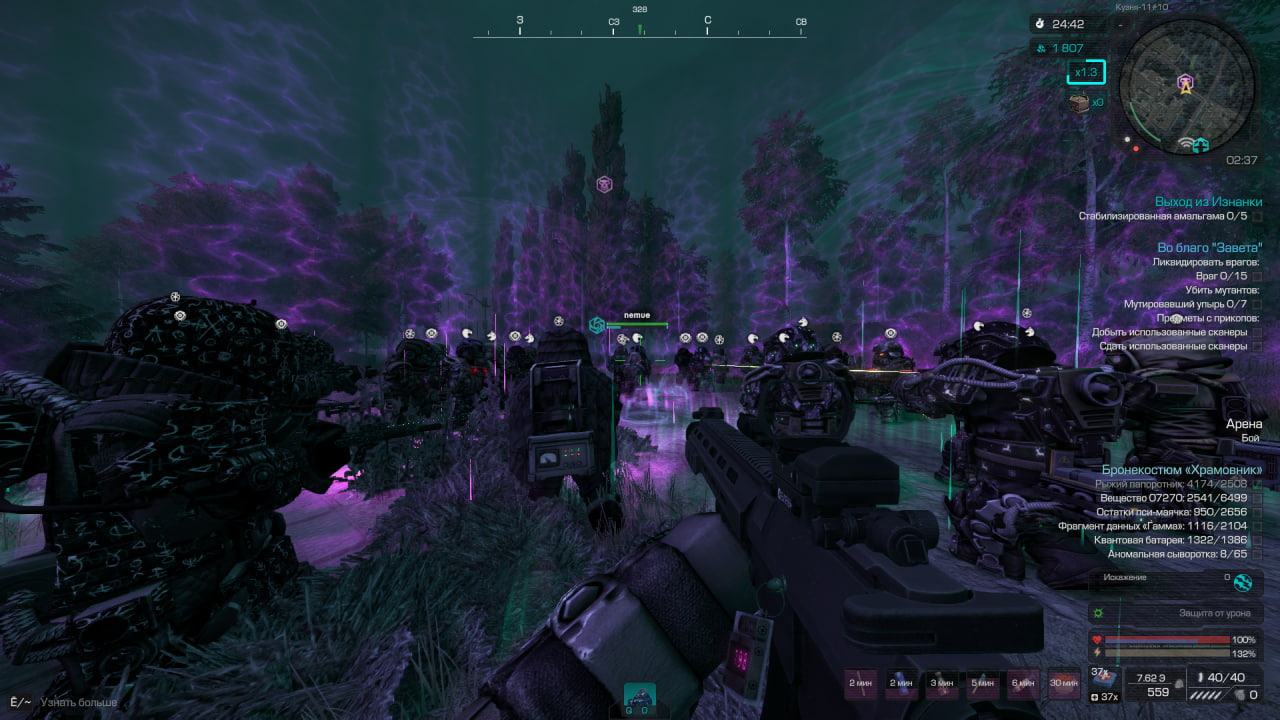The image size is (1280, 720).
Task: Click the "Защита от урона" status panel
Action: pos(1176,613)
